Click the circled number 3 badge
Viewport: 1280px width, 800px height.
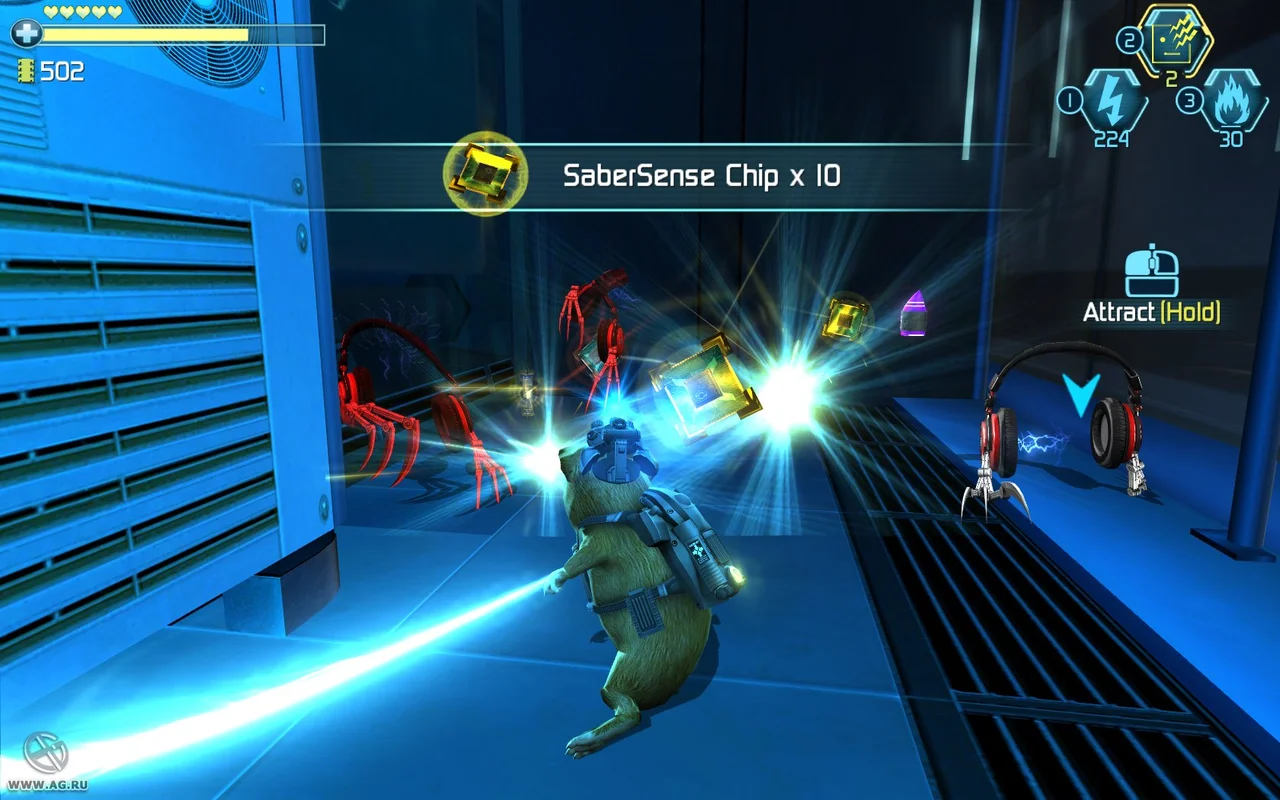[1190, 98]
